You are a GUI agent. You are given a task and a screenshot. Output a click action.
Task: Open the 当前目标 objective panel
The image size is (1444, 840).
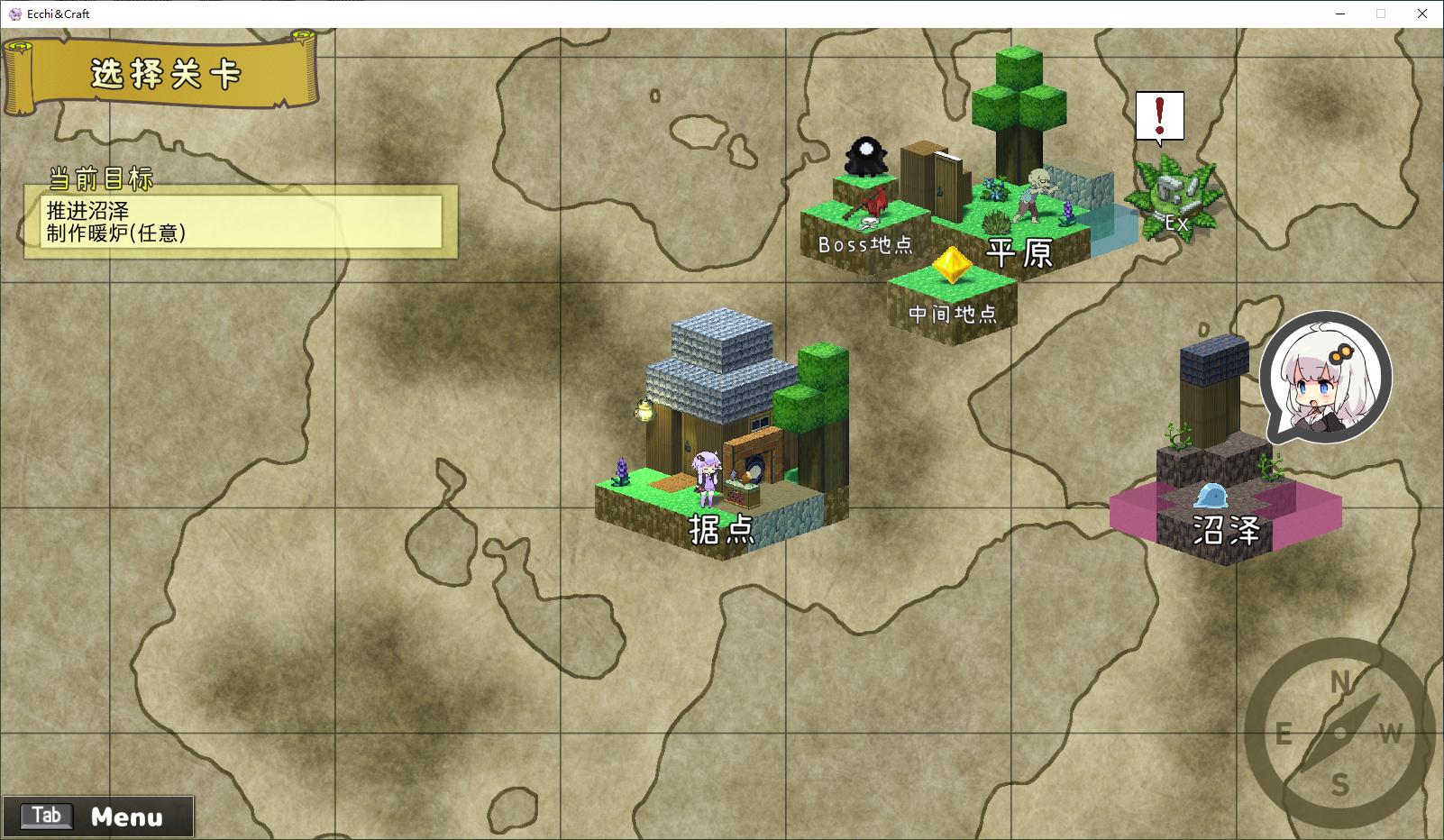pos(242,222)
